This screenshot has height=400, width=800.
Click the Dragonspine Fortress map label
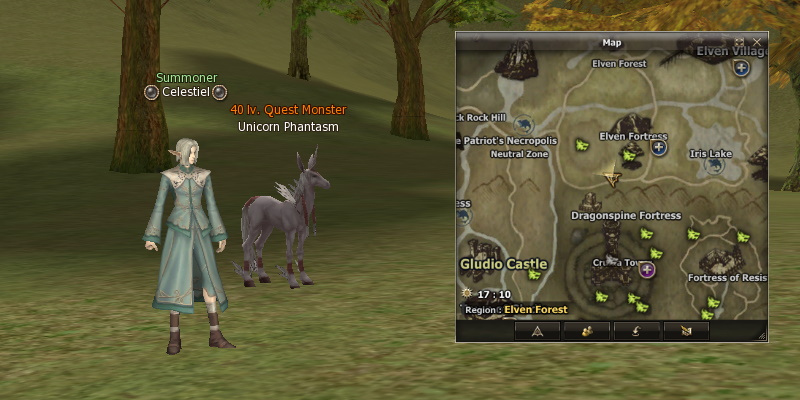(626, 215)
